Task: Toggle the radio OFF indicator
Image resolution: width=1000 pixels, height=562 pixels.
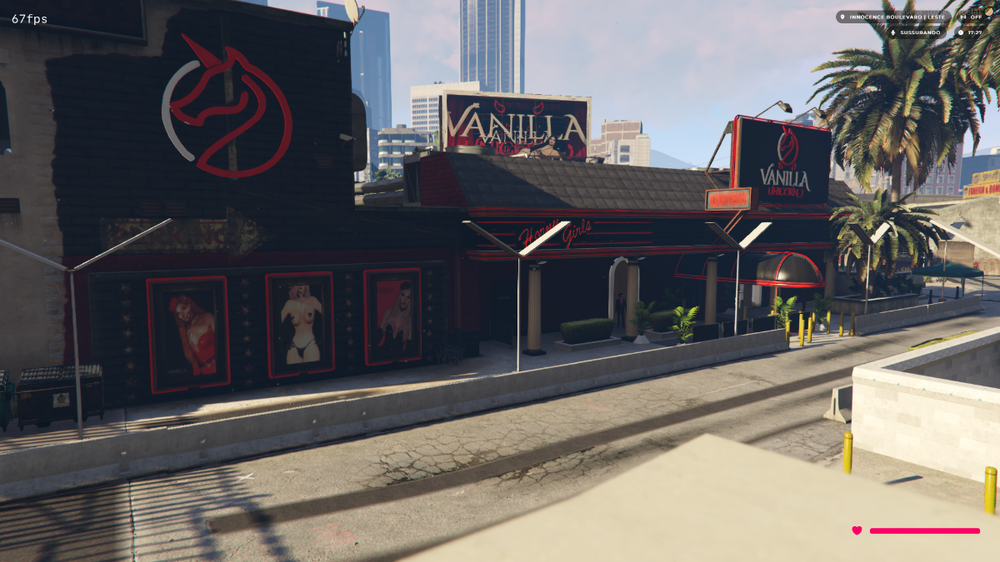Action: (x=972, y=17)
